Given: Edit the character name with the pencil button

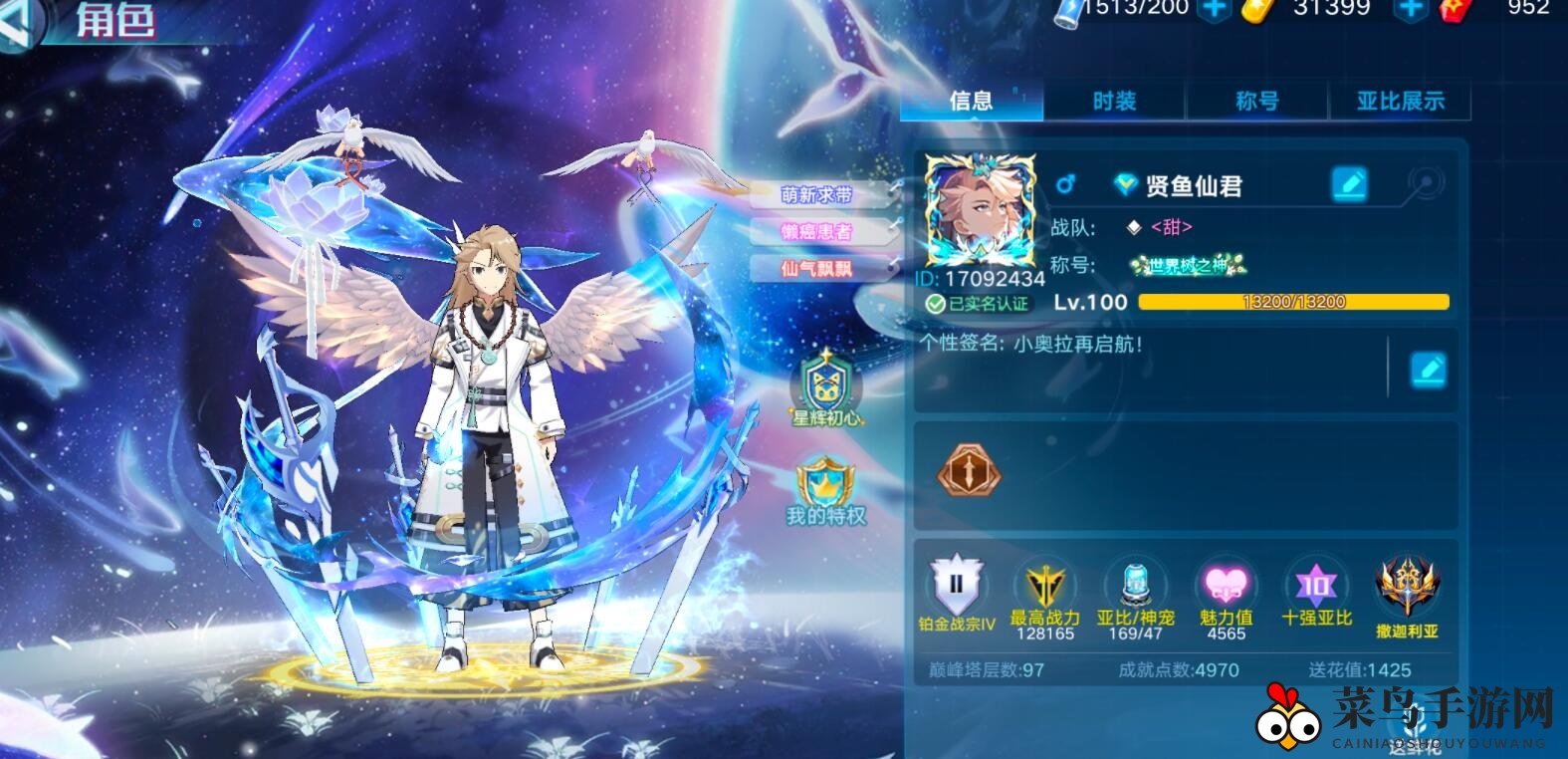Looking at the screenshot, I should point(1349,185).
